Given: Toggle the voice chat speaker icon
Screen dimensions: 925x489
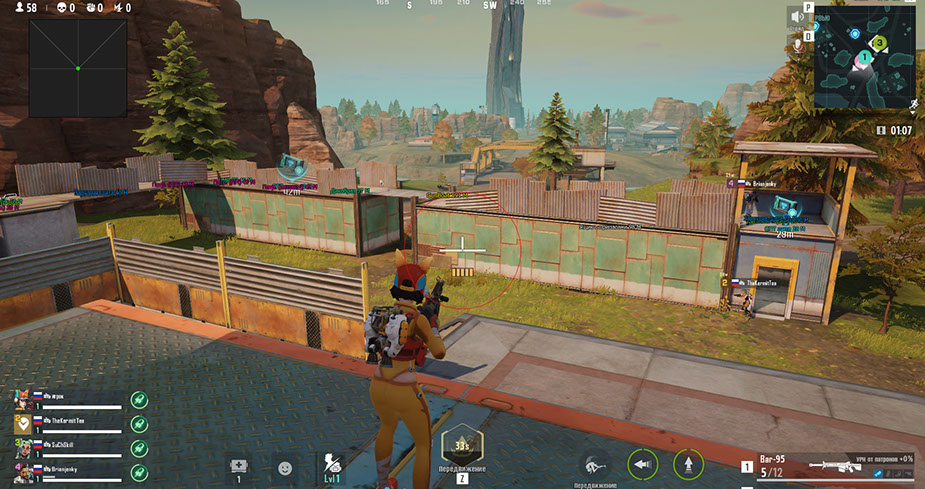Looking at the screenshot, I should (798, 17).
